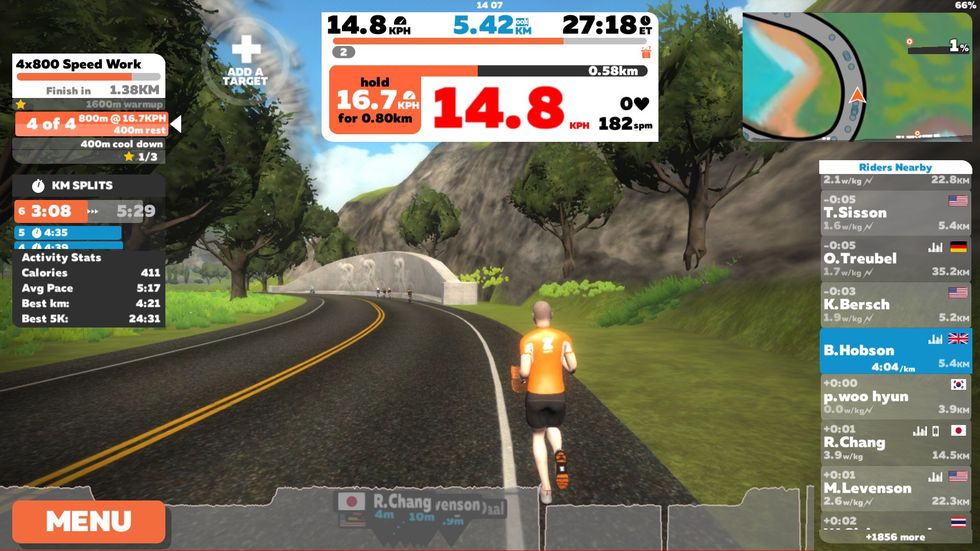Choose O.Treubel from the nearby list
Viewport: 980px width, 551px height.
point(895,258)
